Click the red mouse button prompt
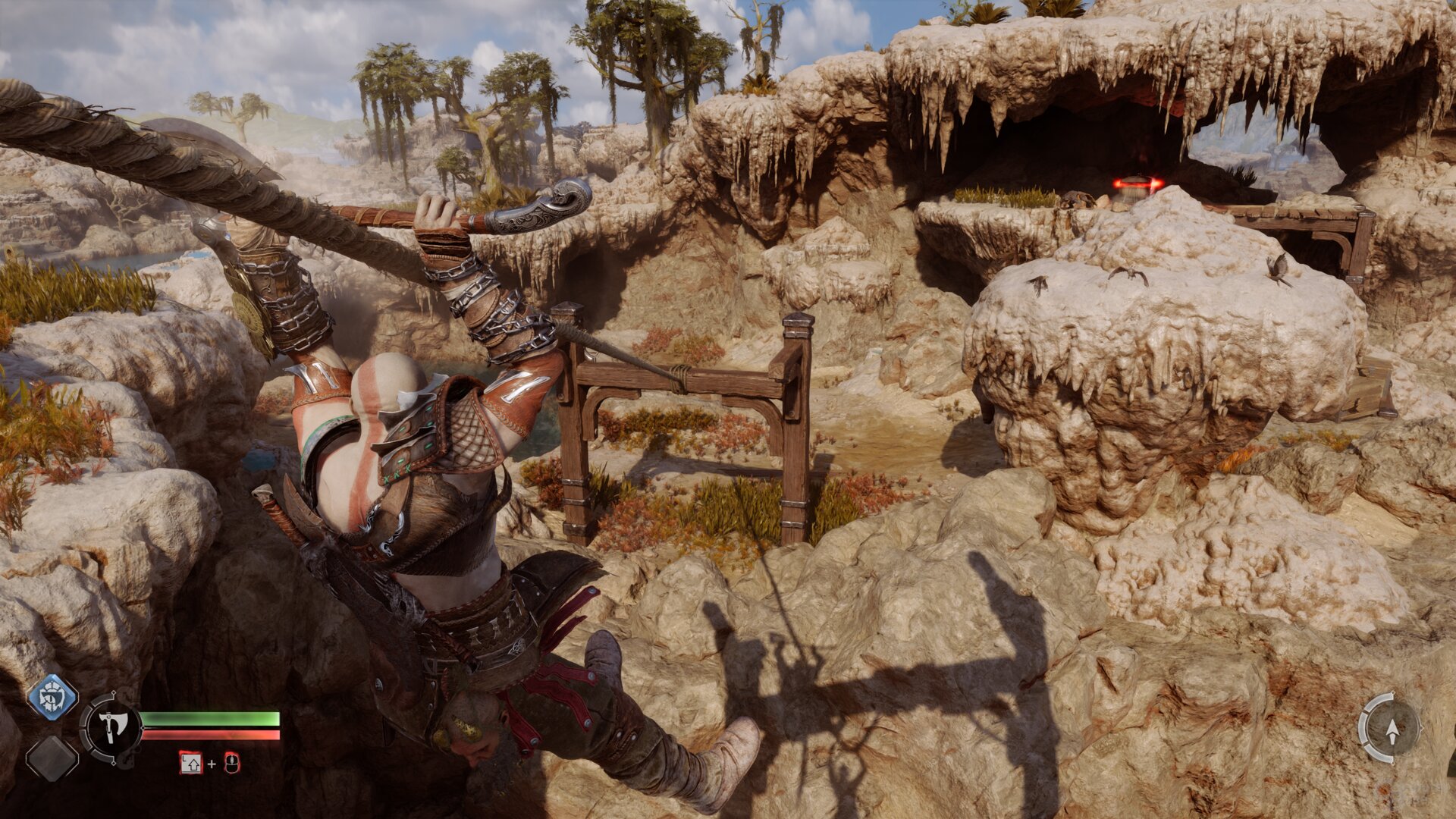This screenshot has height=819, width=1456. [231, 764]
